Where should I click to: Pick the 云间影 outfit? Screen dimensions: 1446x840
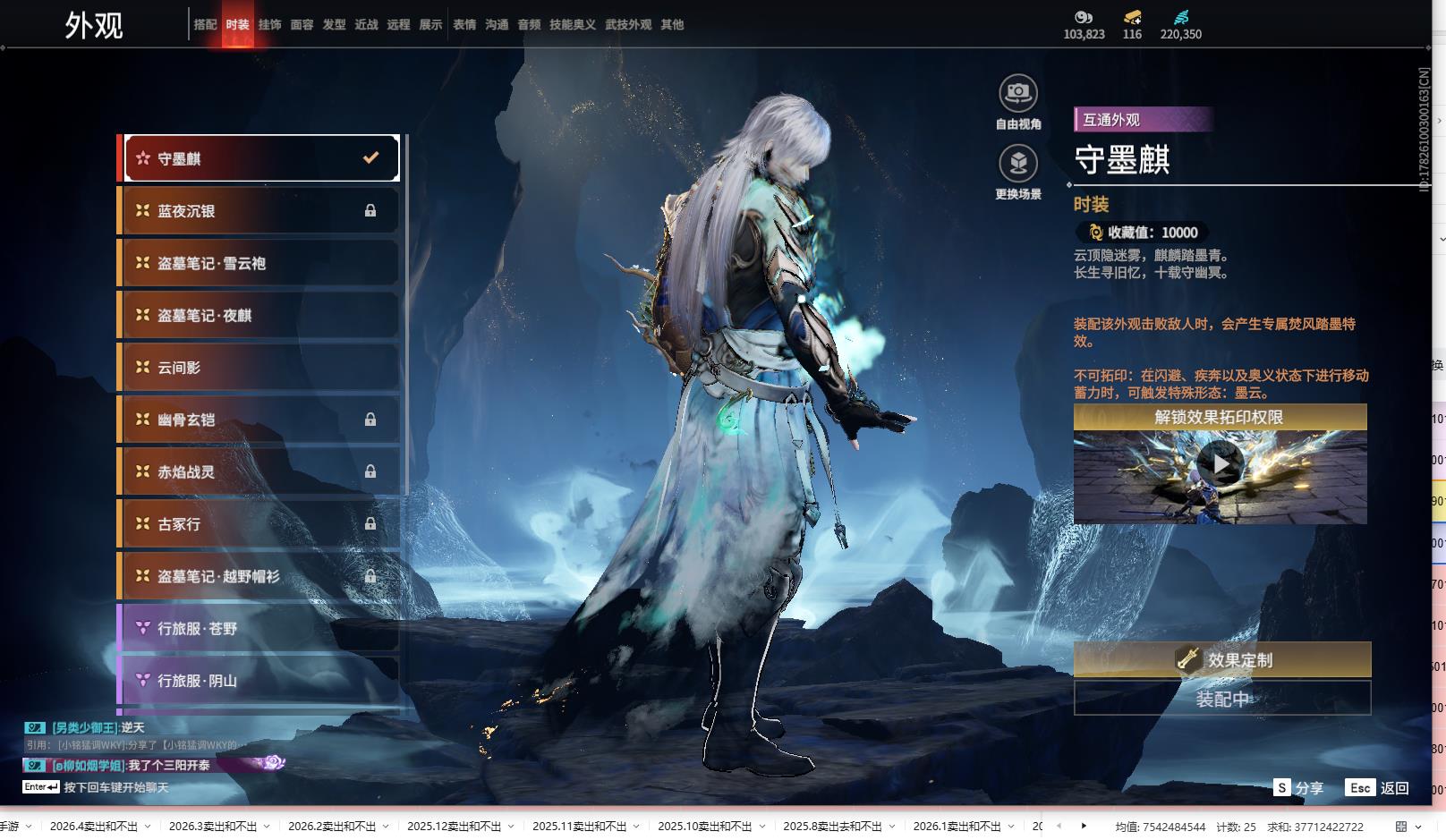[259, 368]
